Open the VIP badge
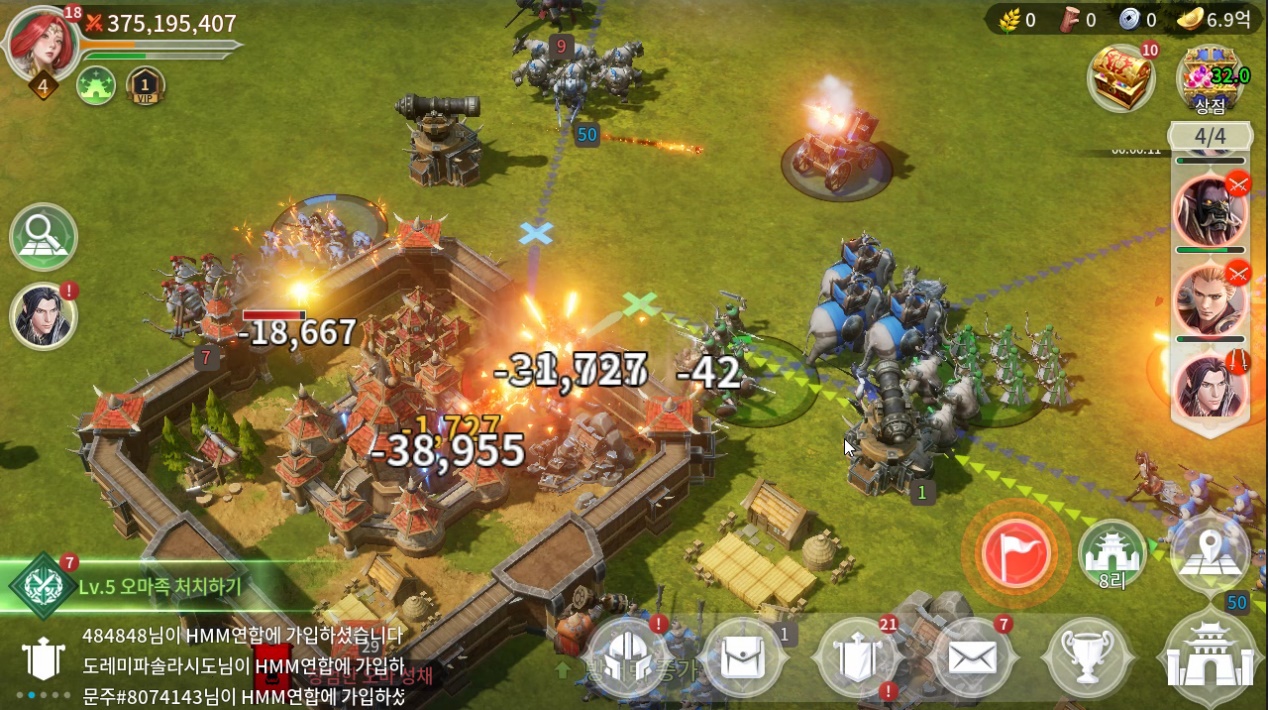The image size is (1268, 710). (x=146, y=85)
